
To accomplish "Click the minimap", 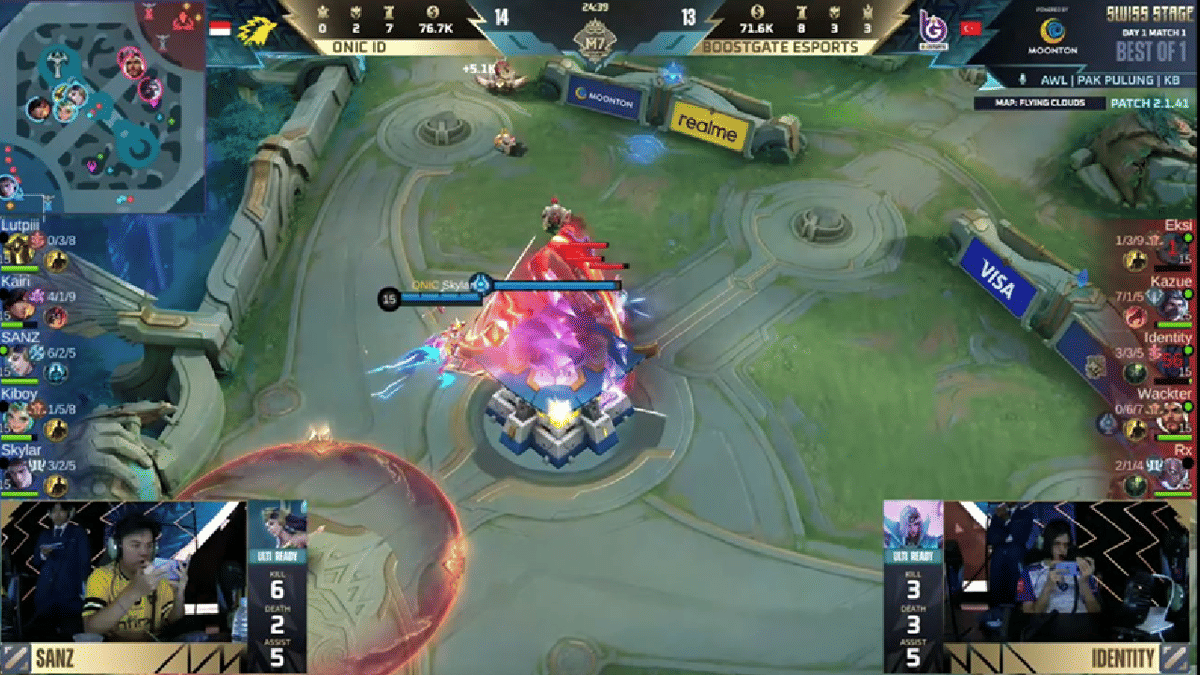I will coord(102,105).
